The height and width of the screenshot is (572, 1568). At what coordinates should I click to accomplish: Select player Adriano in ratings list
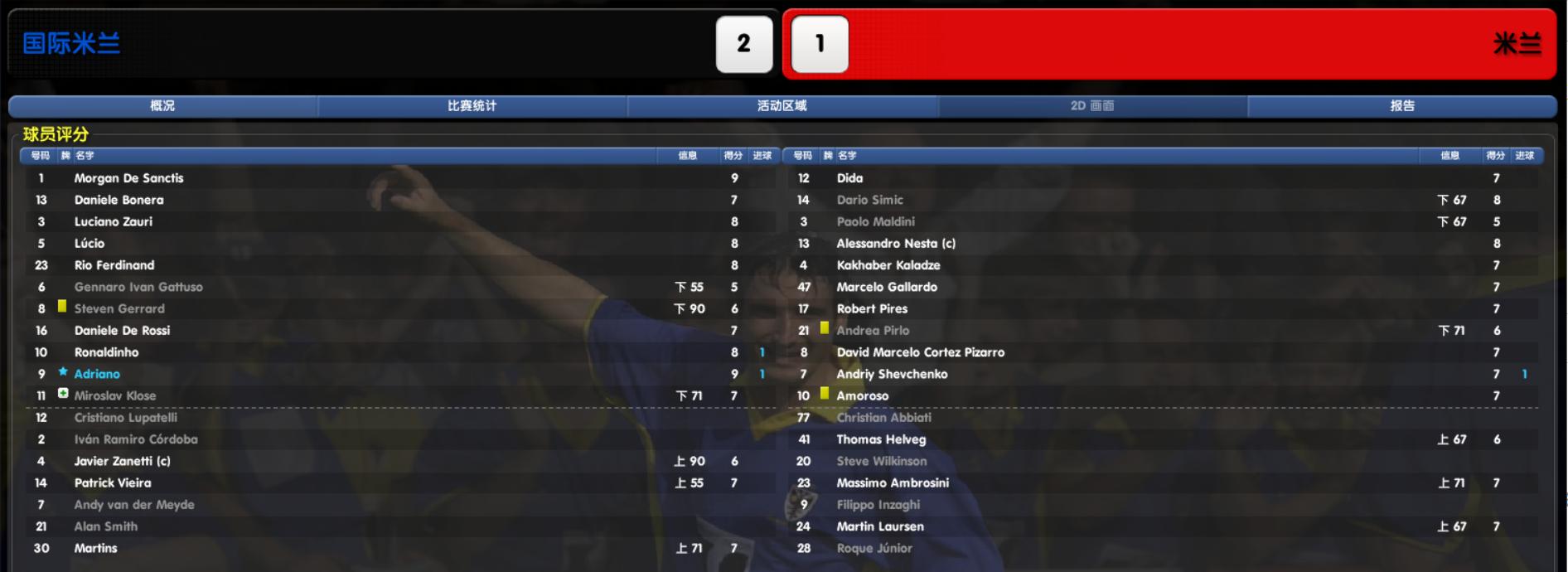97,374
